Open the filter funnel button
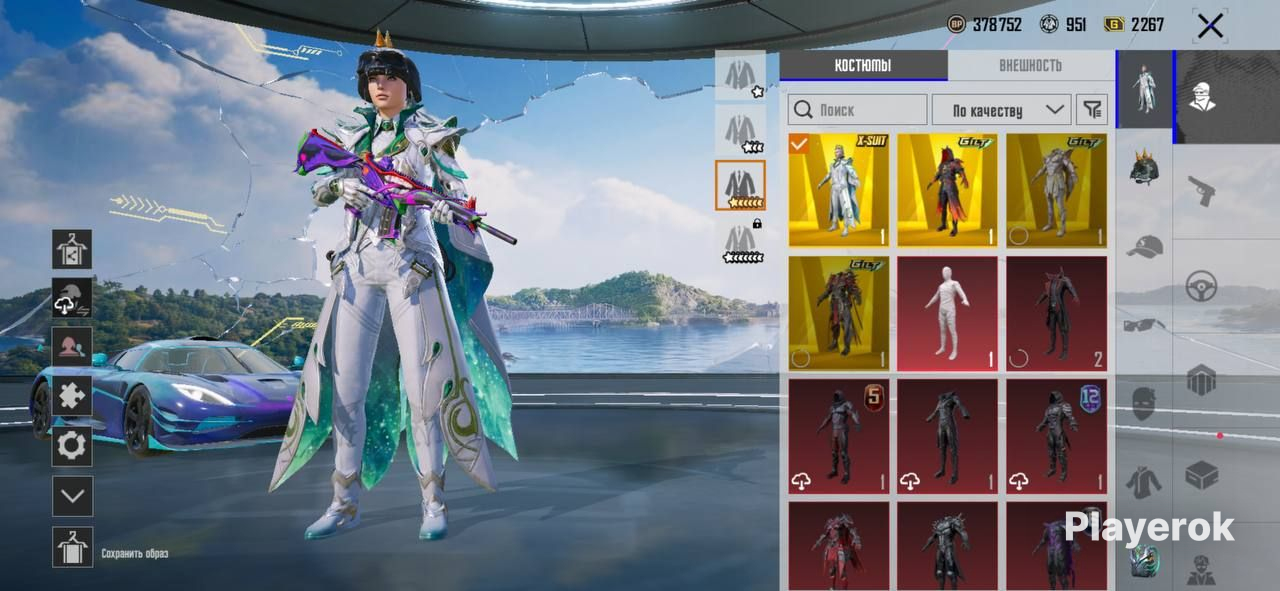The width and height of the screenshot is (1280, 591). pos(1092,110)
